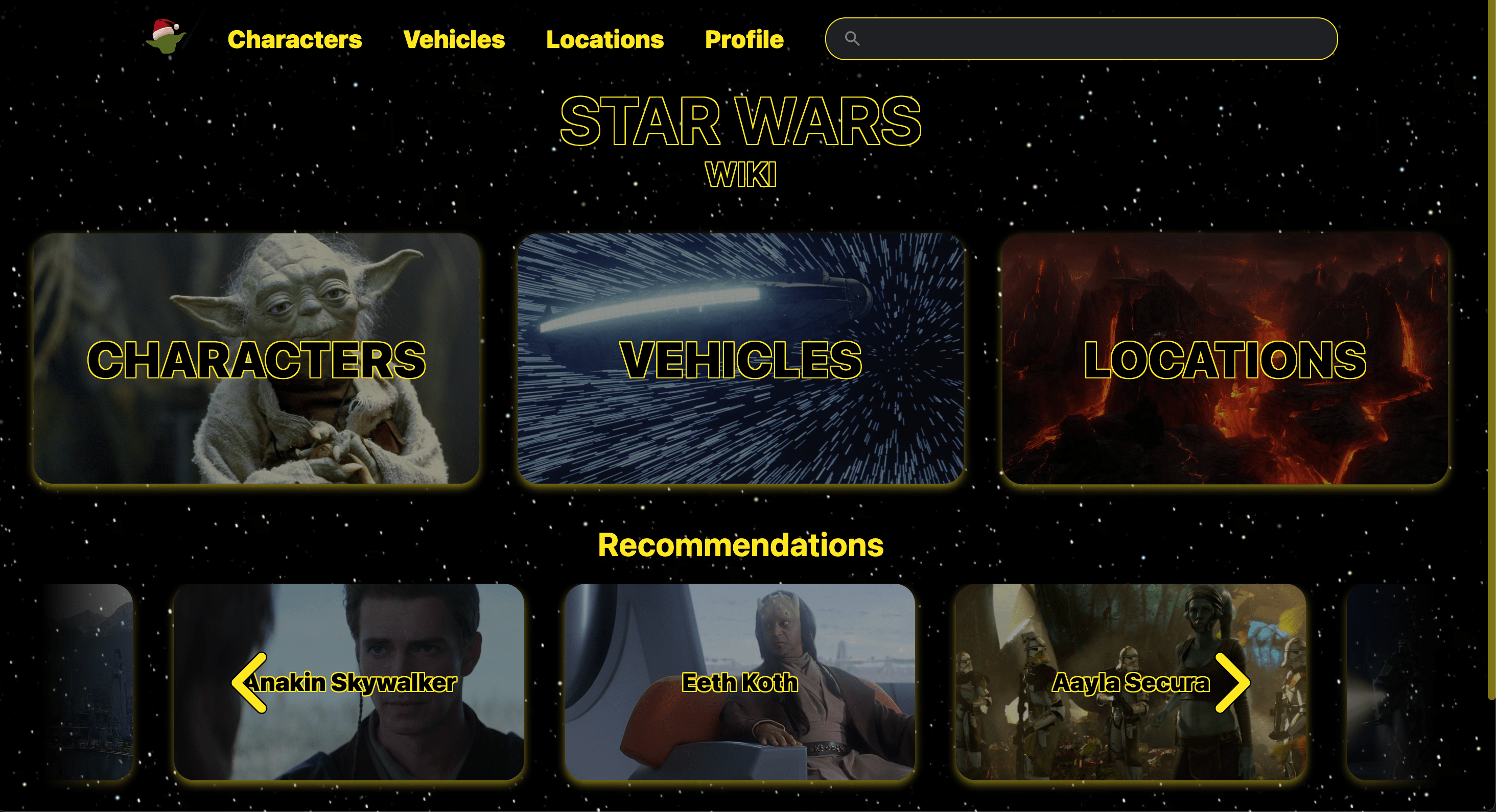Open the Characters navigation menu item
Image resolution: width=1496 pixels, height=812 pixels.
[x=294, y=39]
